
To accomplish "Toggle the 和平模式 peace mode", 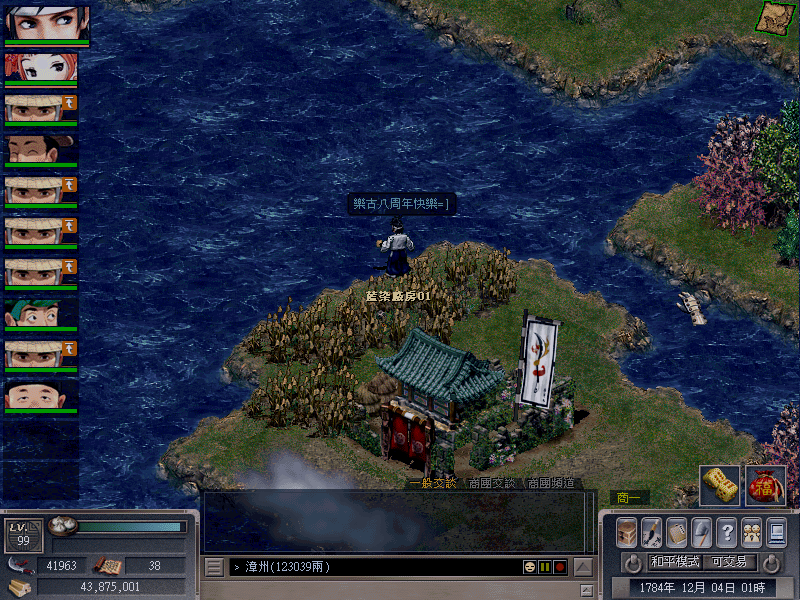I will (x=676, y=562).
